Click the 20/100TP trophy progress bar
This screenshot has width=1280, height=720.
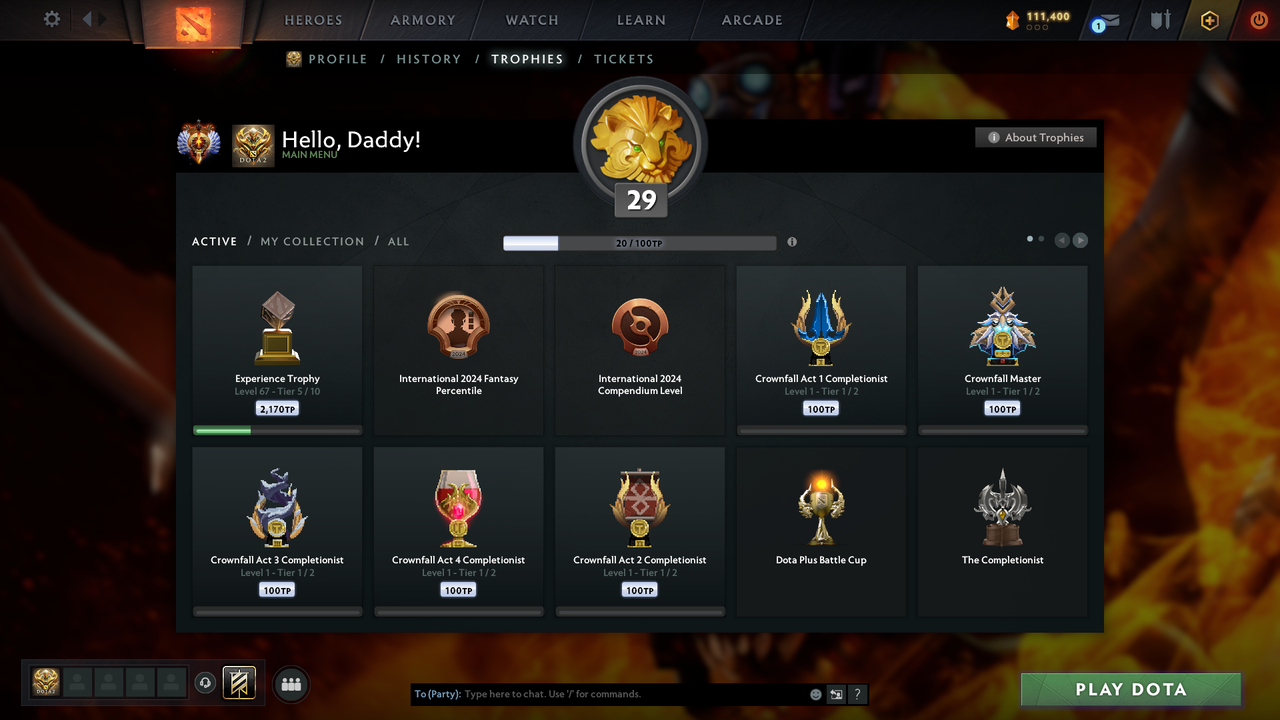coord(640,242)
